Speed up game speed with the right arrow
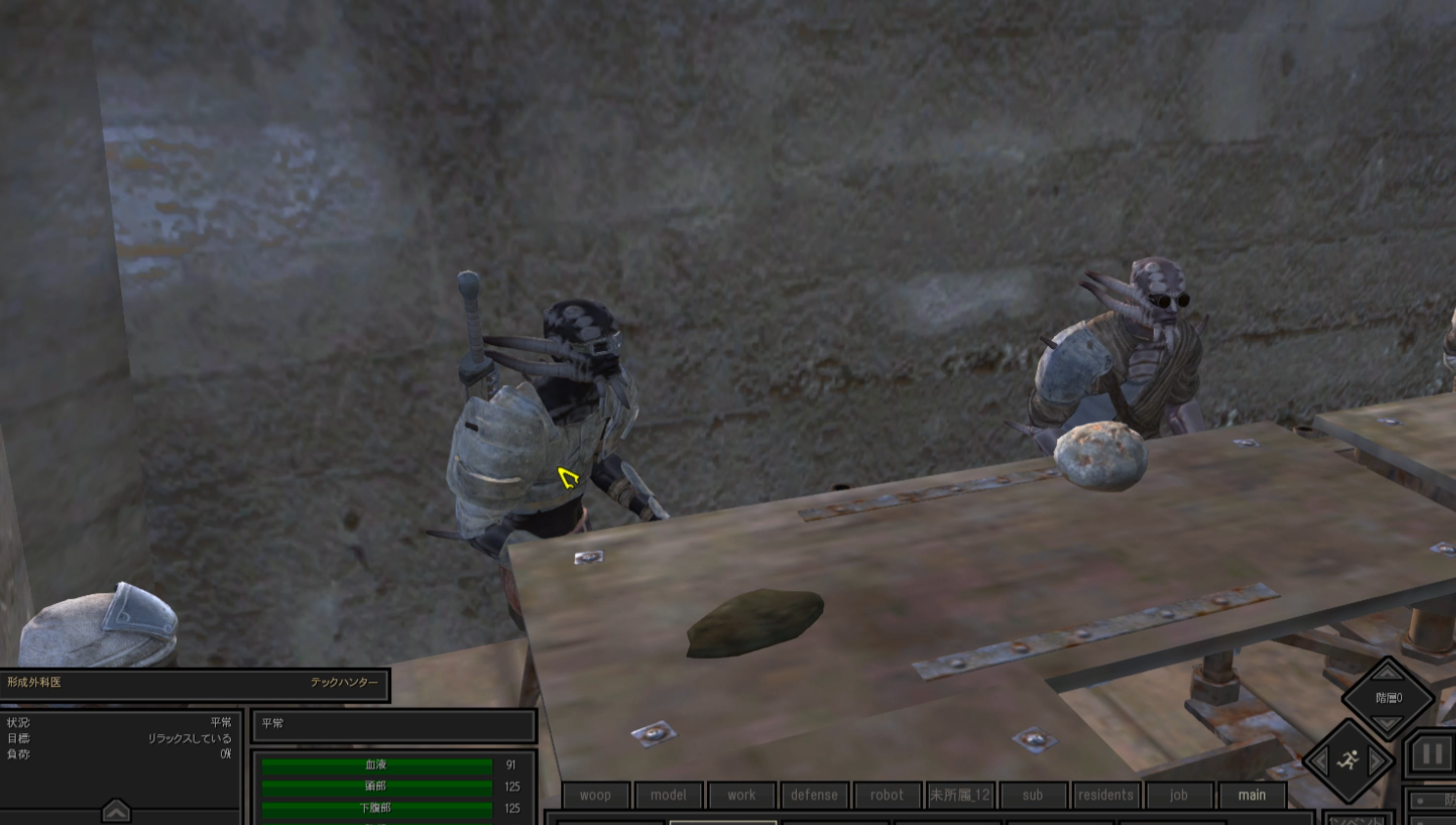 (1375, 760)
